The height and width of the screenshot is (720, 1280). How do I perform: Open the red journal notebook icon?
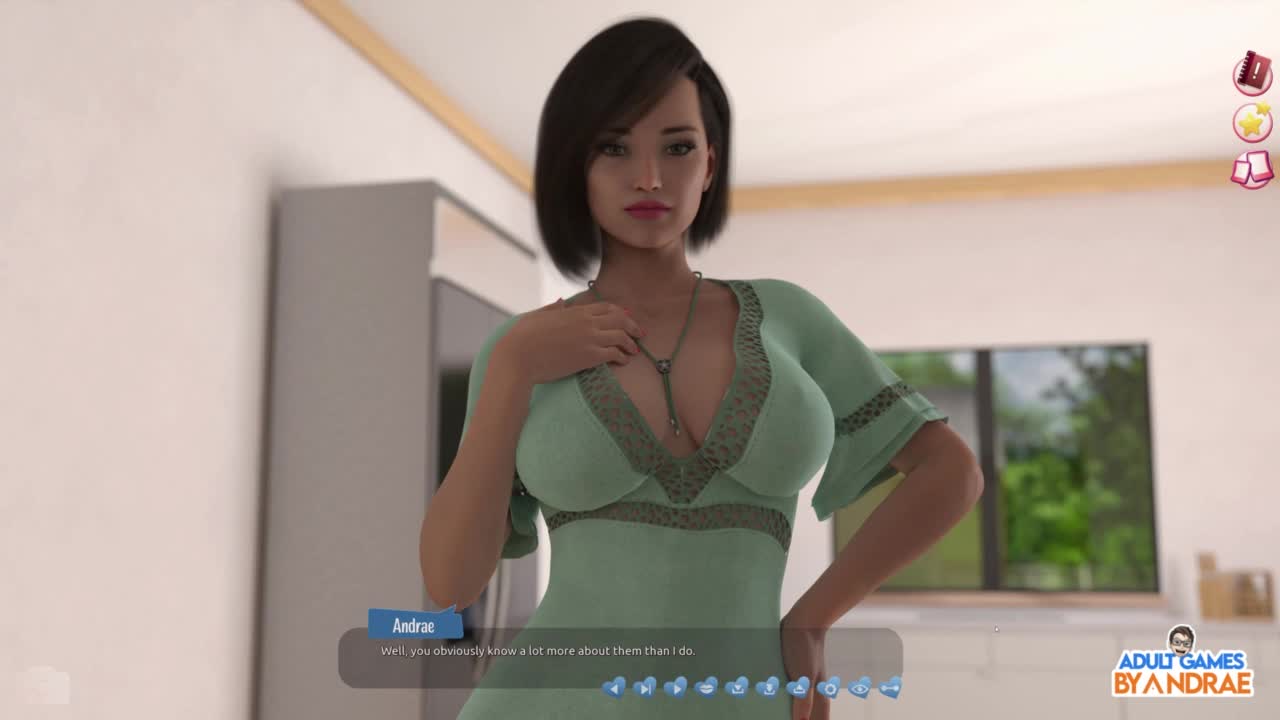(1251, 73)
